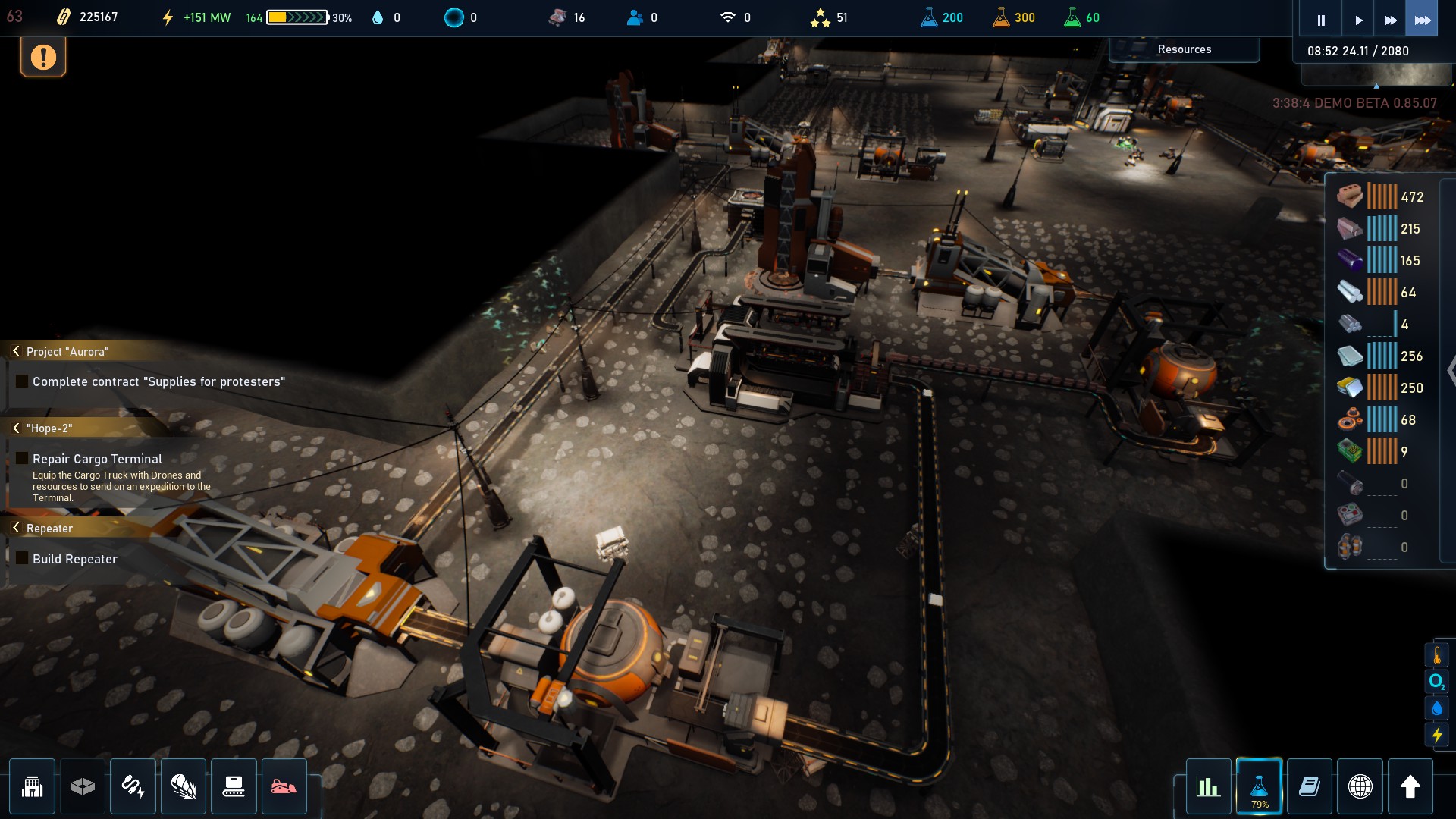Set game to normal play speed

[x=1358, y=20]
